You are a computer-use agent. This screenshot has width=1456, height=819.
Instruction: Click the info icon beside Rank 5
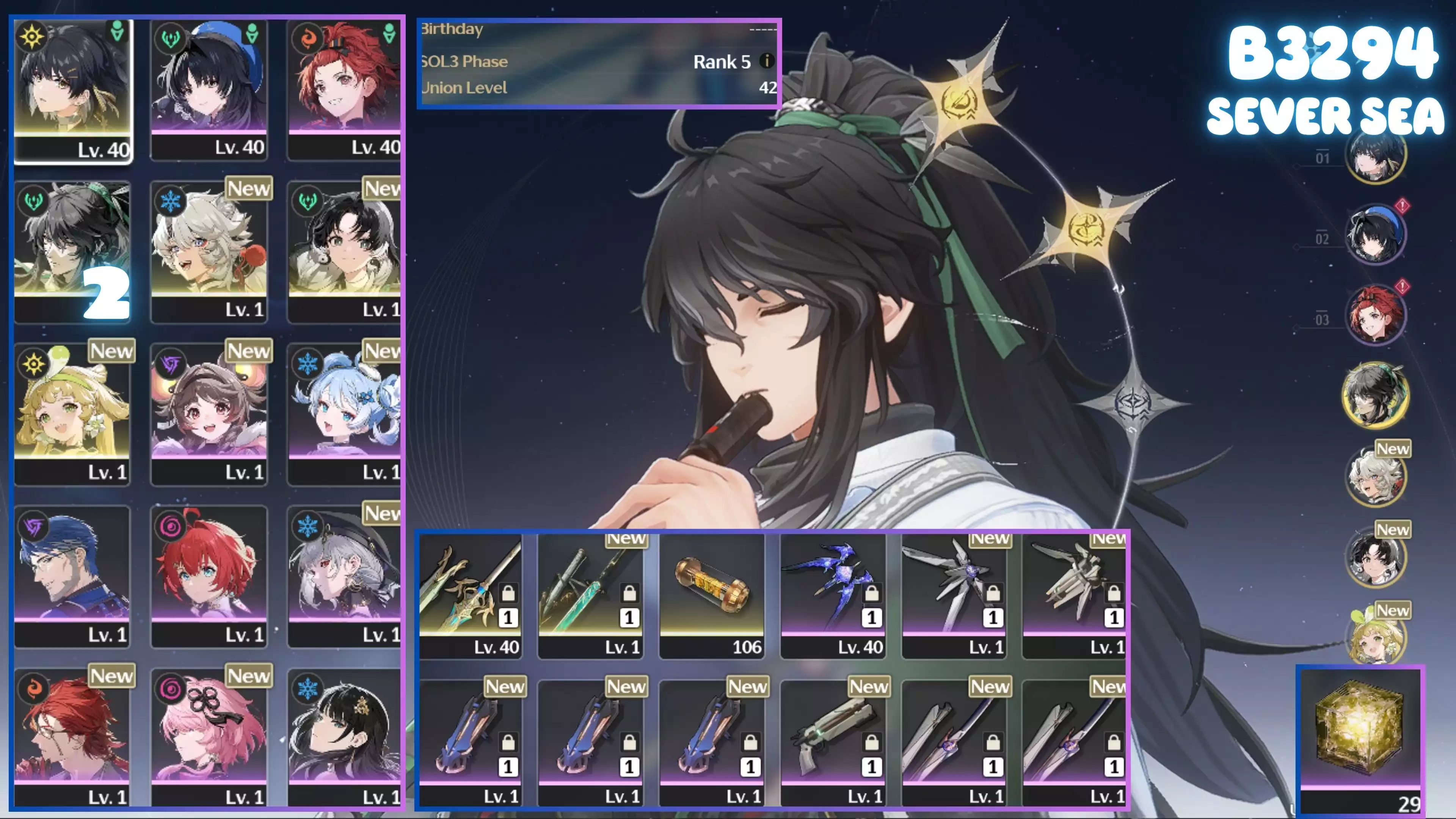point(766,61)
